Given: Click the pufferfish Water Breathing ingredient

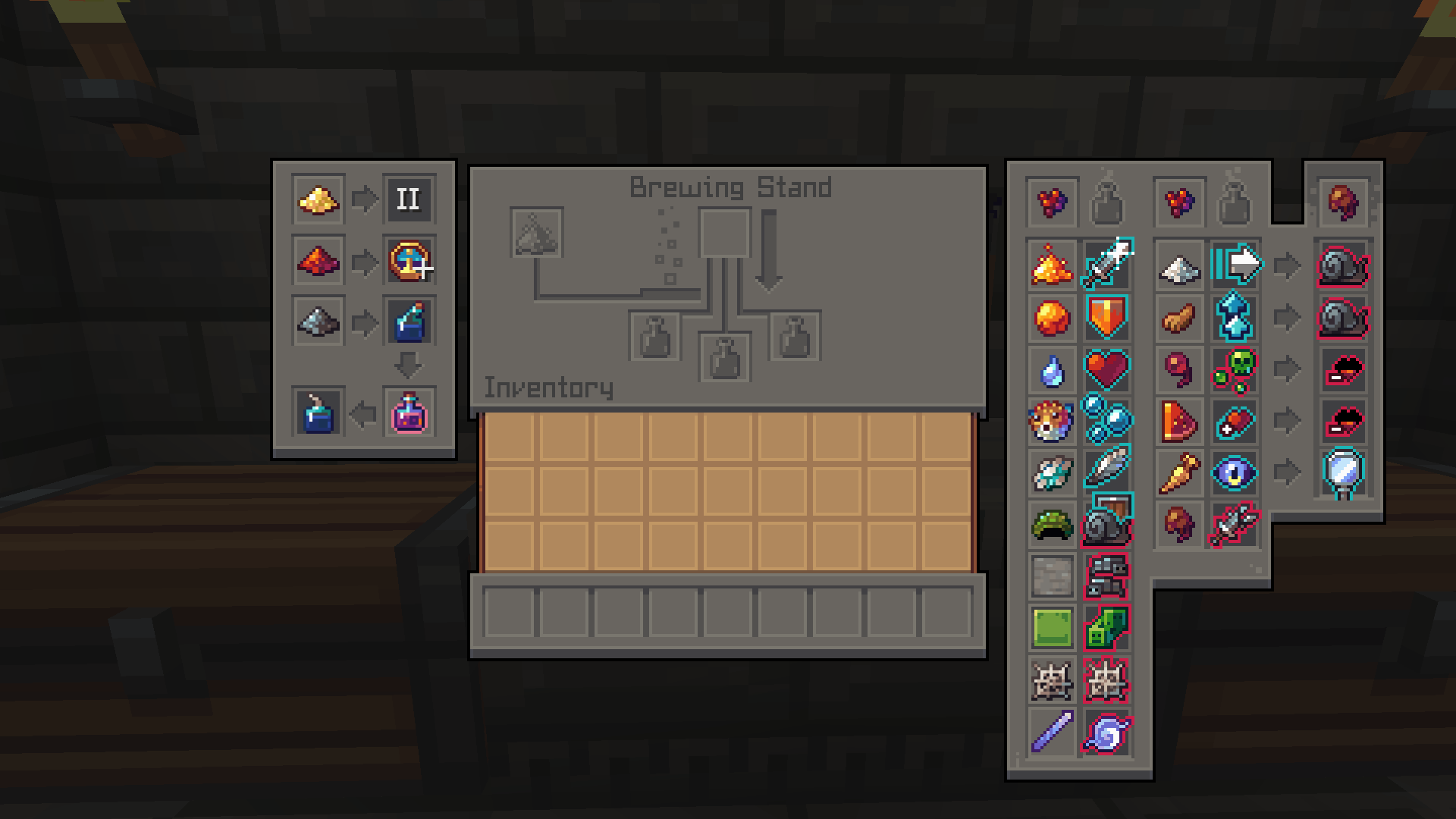Looking at the screenshot, I should 1051,422.
